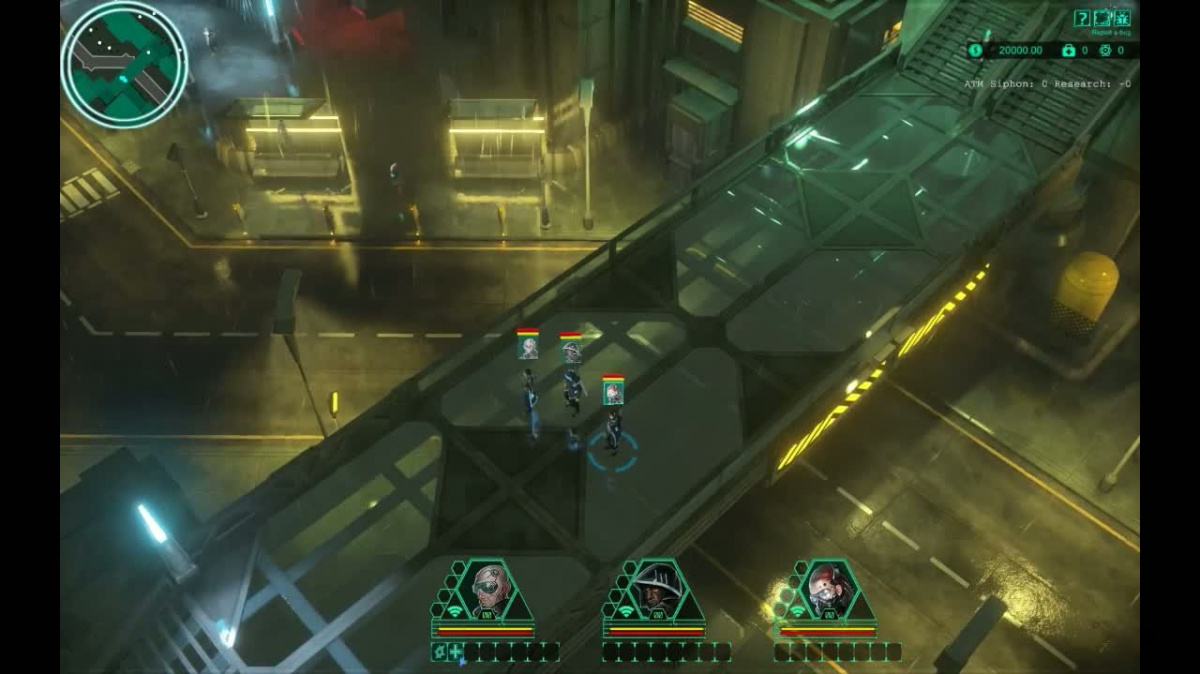
Task: Pick the hooded agent's floating portrait tag
Action: point(571,349)
